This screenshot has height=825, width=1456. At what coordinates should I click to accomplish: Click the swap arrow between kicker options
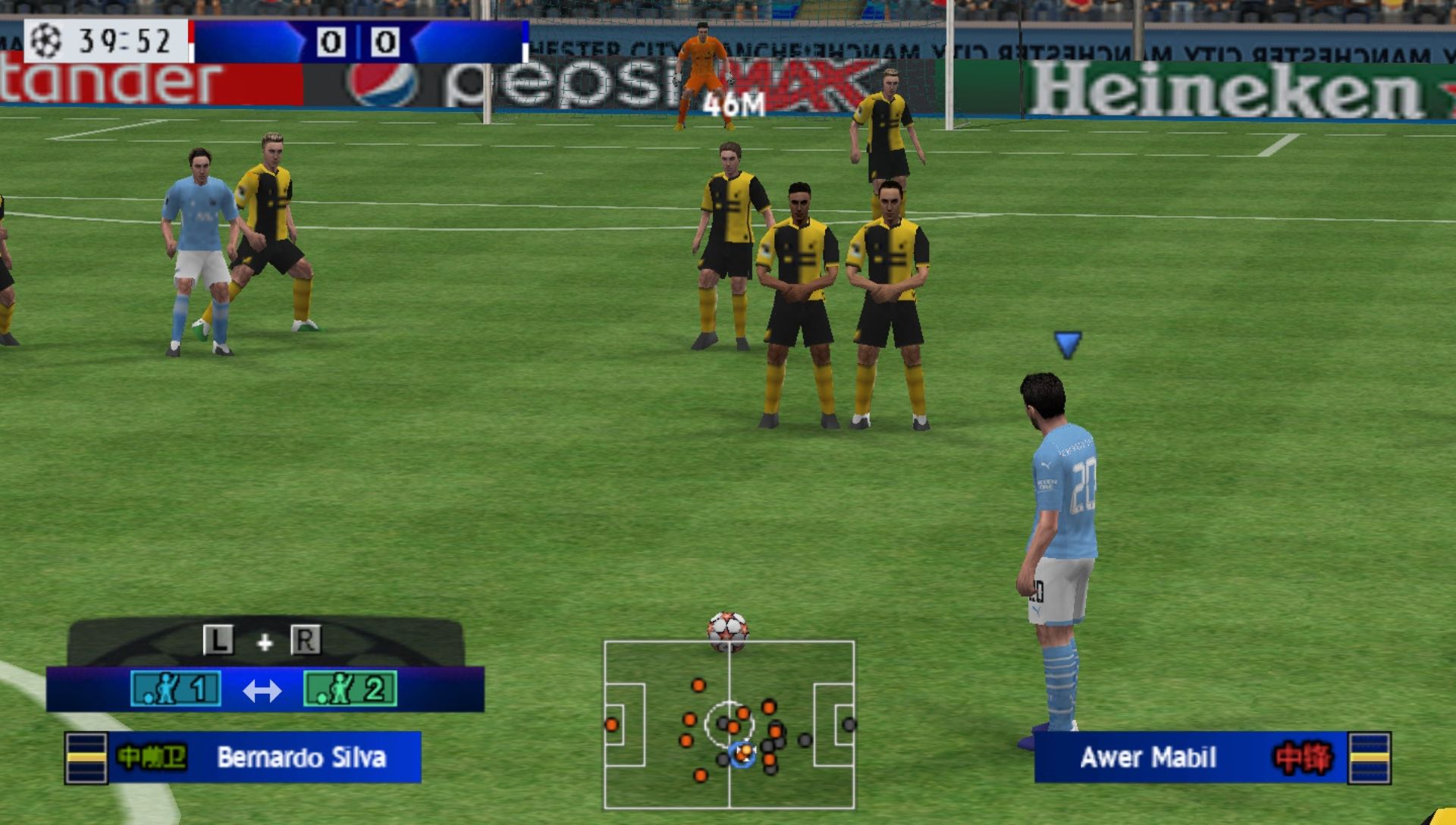pos(262,690)
